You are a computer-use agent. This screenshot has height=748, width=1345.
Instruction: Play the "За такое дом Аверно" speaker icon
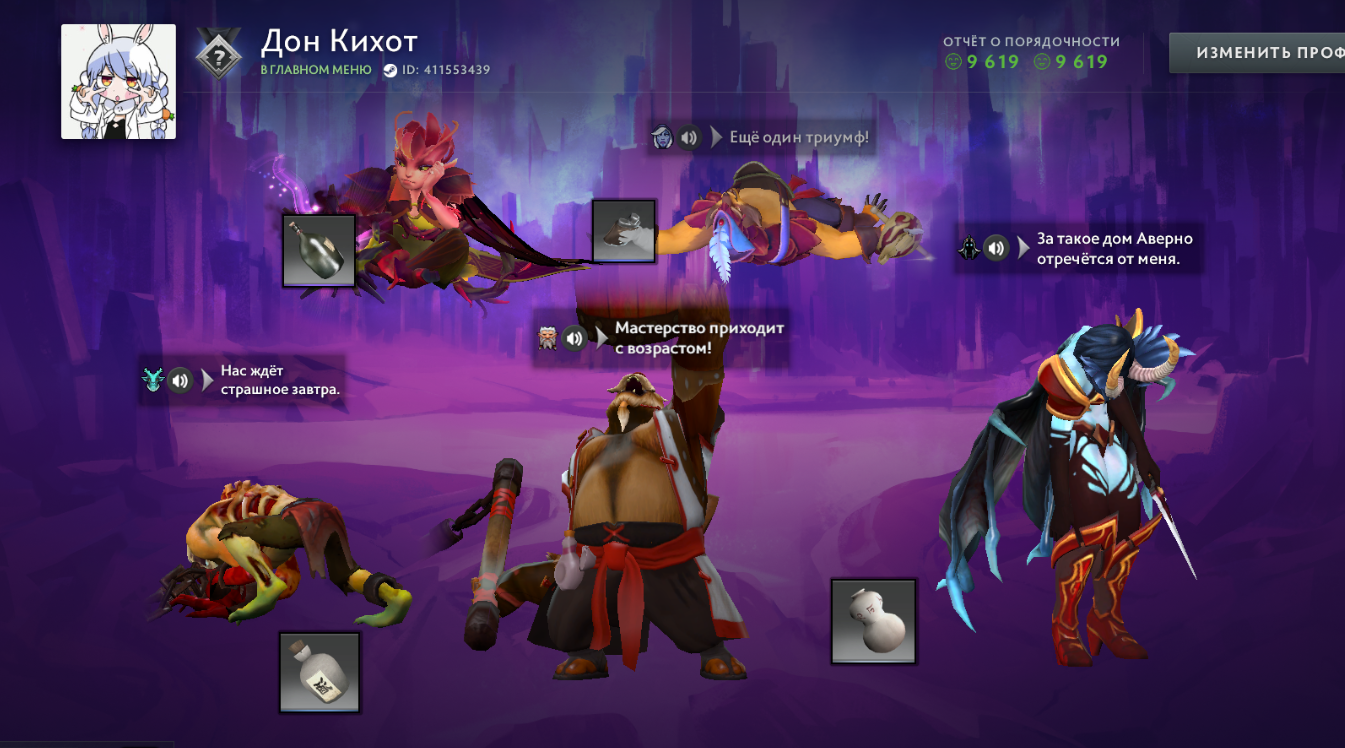[x=995, y=248]
